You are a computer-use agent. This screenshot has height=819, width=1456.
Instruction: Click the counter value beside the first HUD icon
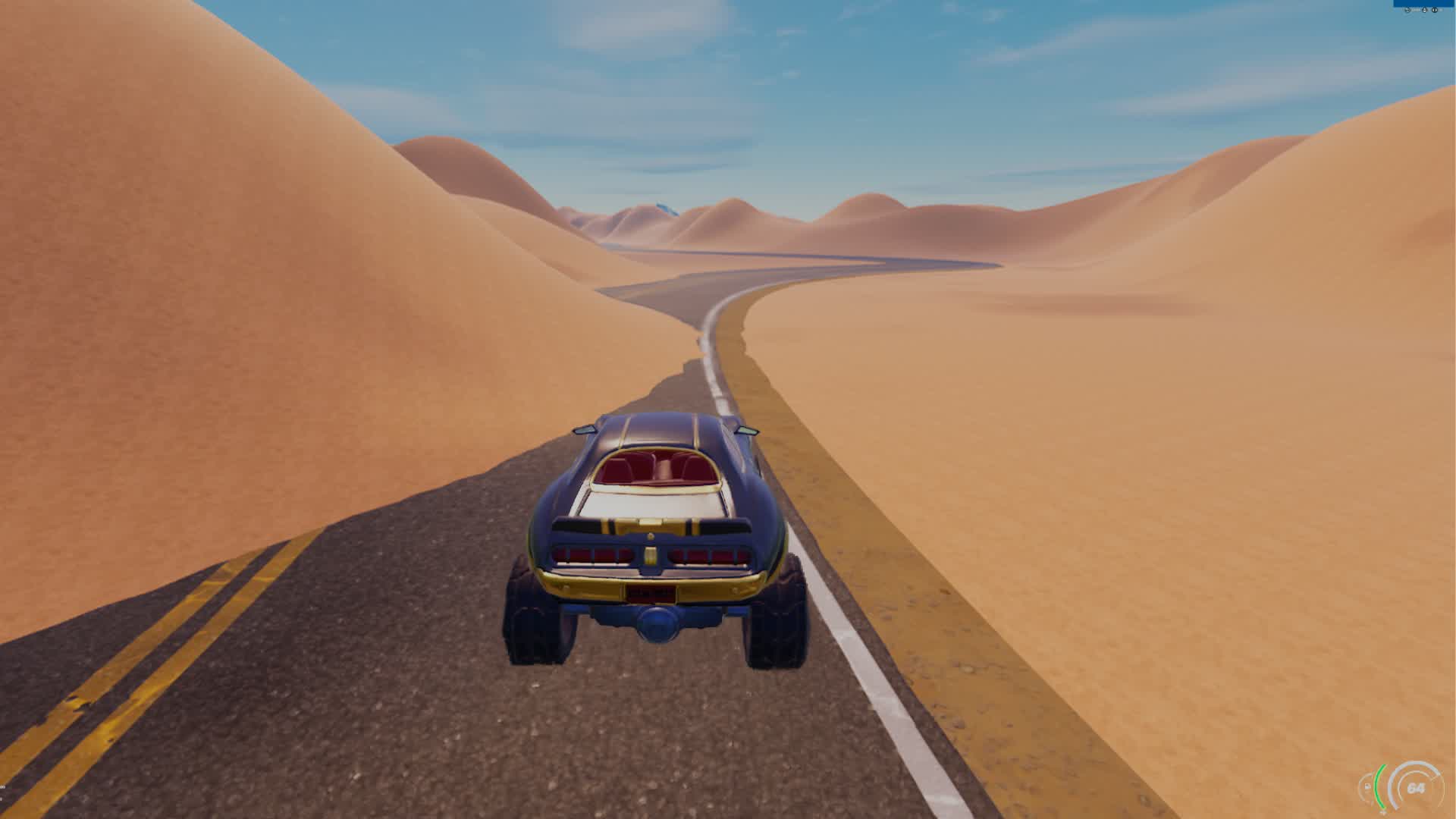[x=1416, y=10]
